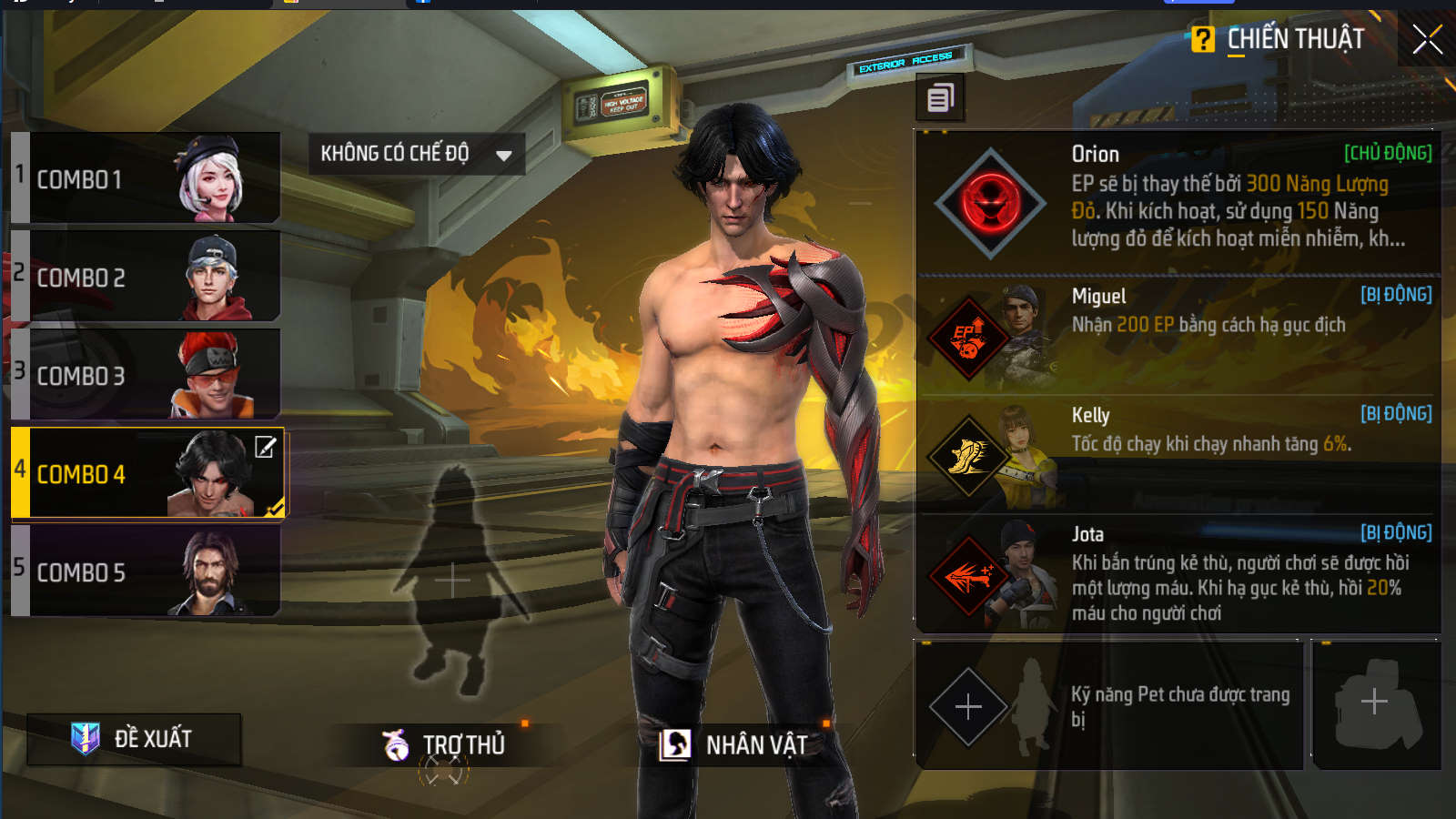This screenshot has width=1456, height=819.
Task: Close the Chiến Thuật screen
Action: point(1426,39)
